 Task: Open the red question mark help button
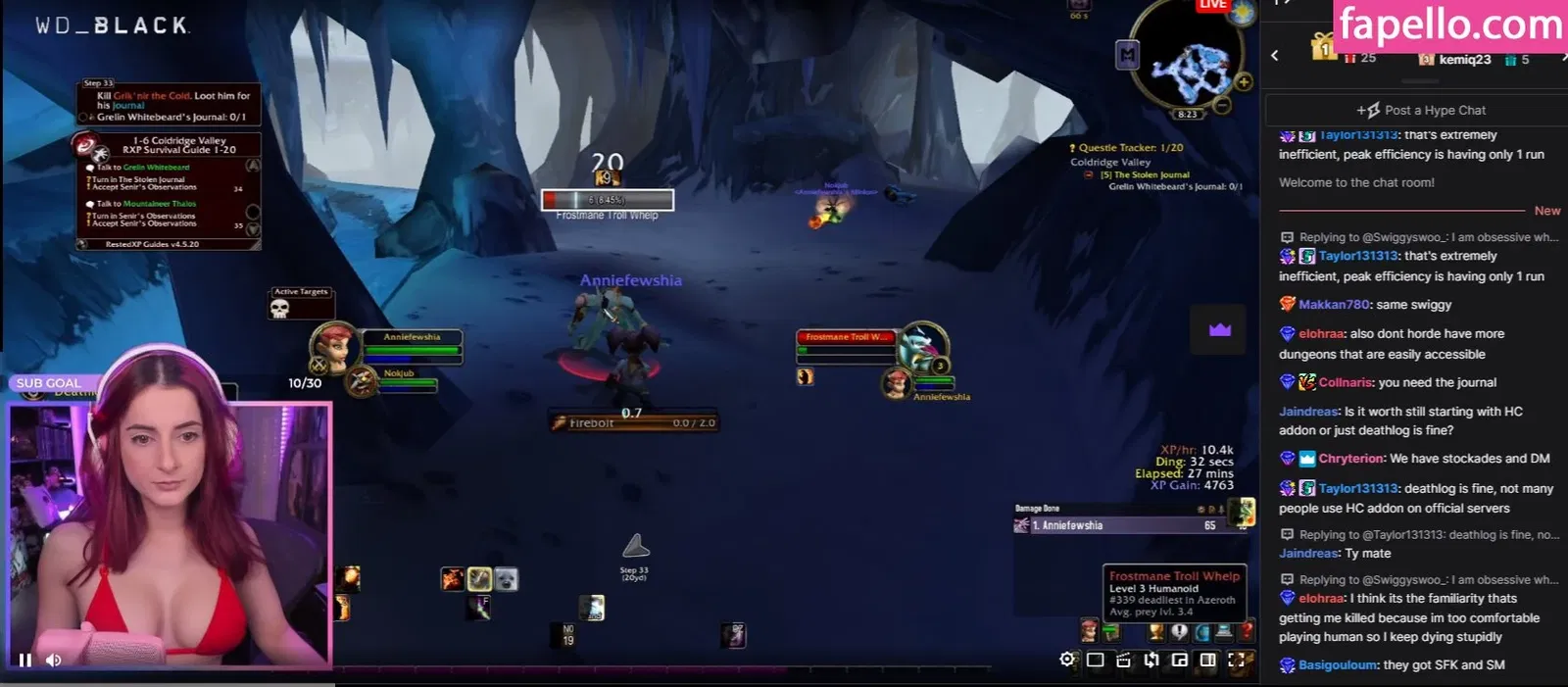pos(1247,632)
